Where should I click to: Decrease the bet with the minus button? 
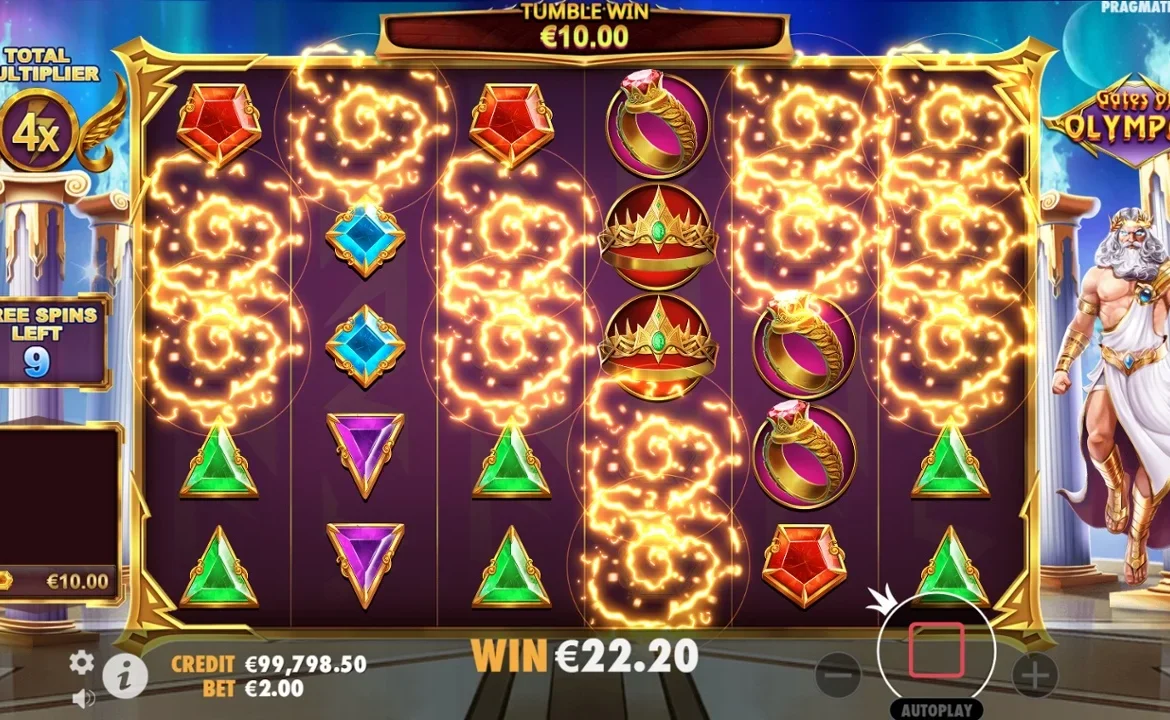coord(838,675)
